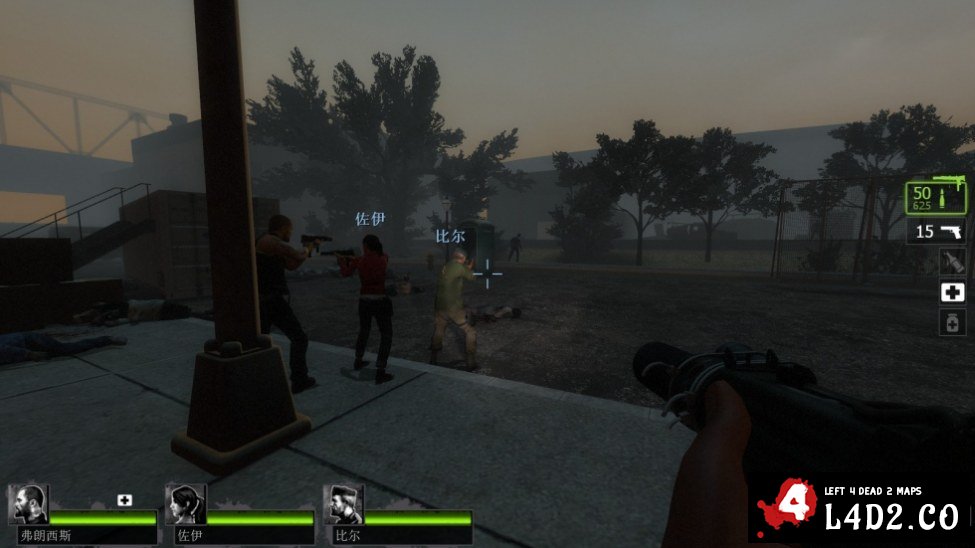Viewport: 975px width, 548px height.
Task: Open the L4D2.CO watermark logo
Action: tap(862, 510)
